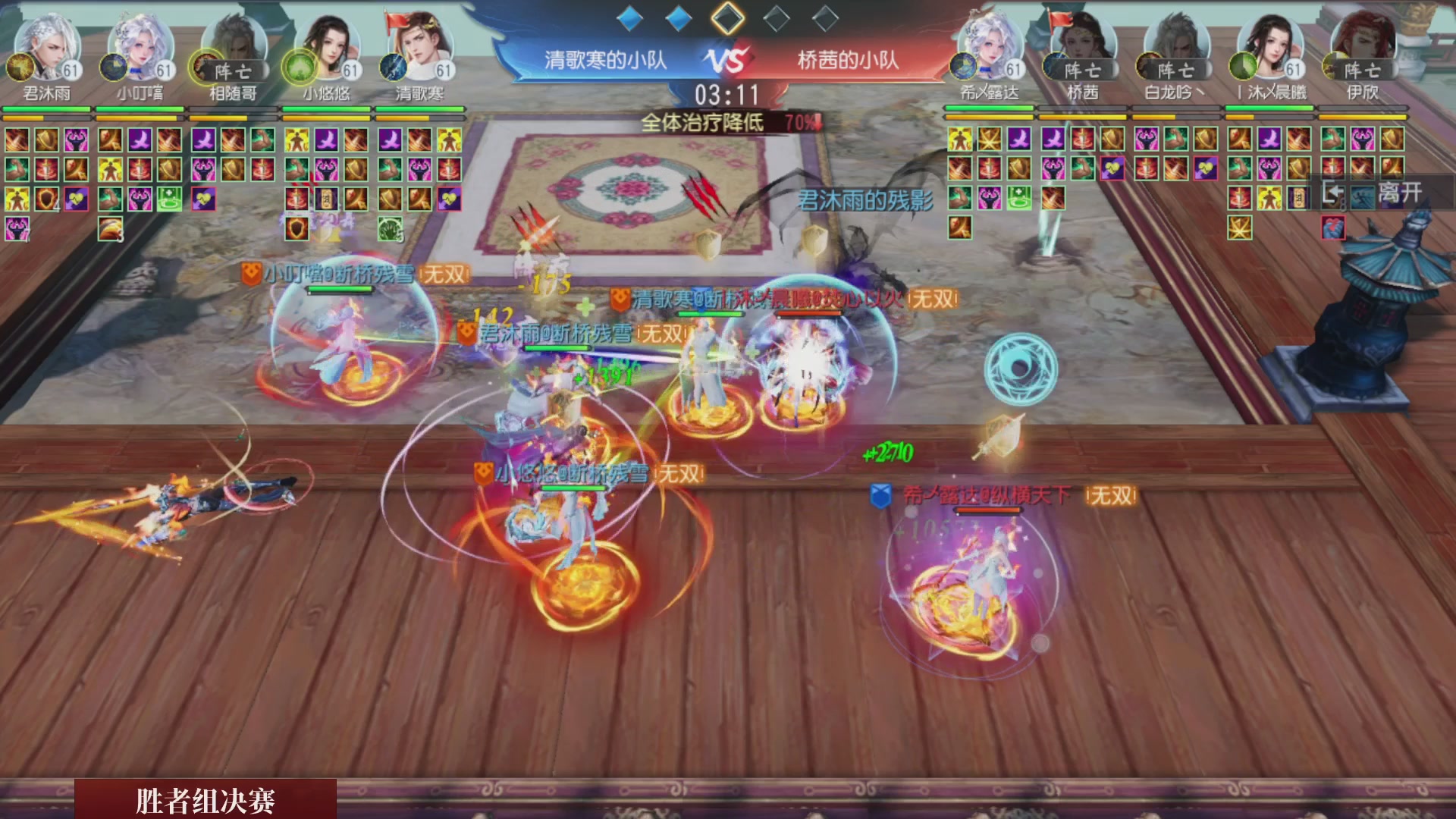
Task: Select the glowing third round diamond indicator
Action: pyautogui.click(x=728, y=19)
